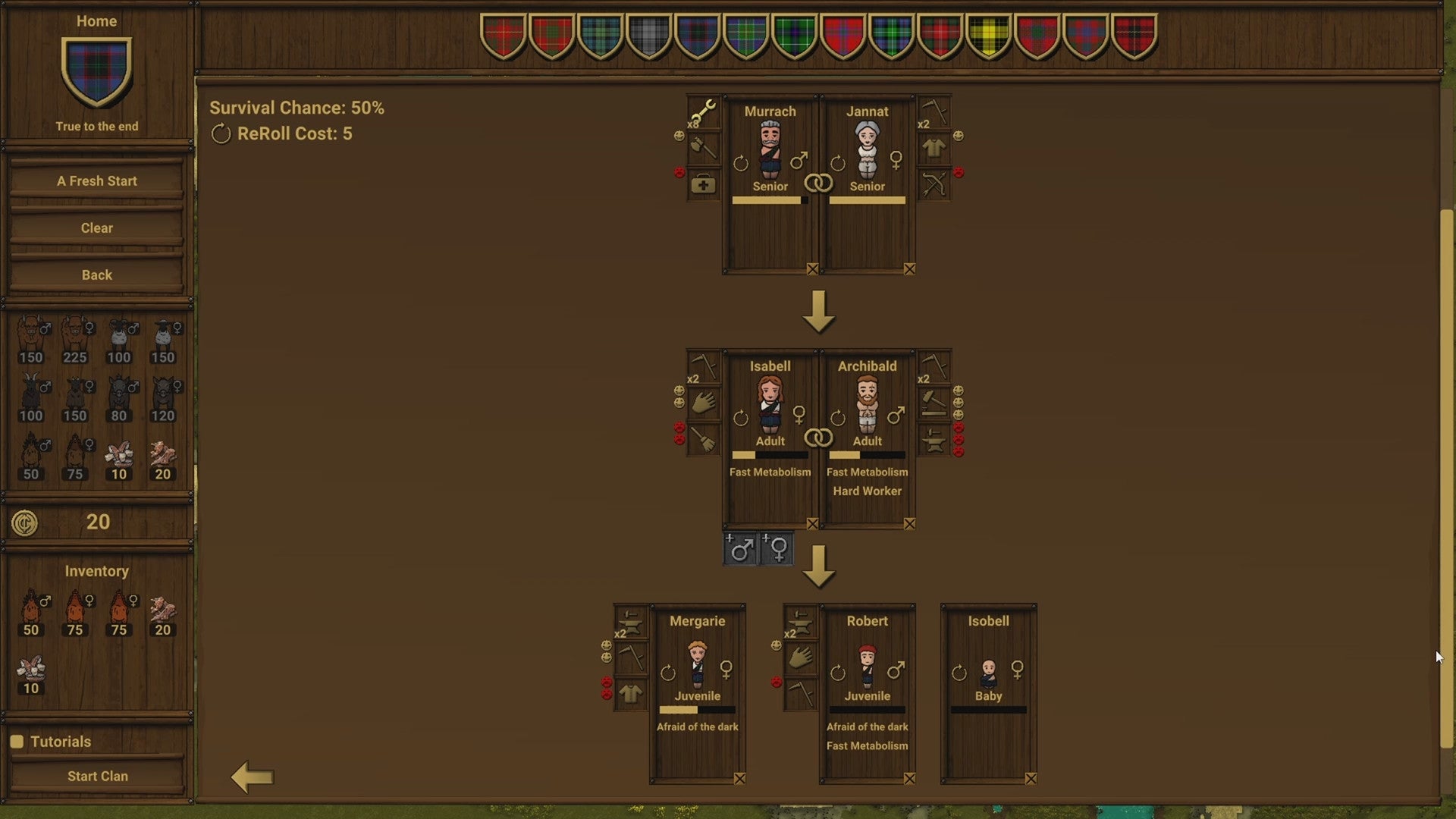
Task: Select the pickaxe icon beside Mergarie
Action: 632,657
